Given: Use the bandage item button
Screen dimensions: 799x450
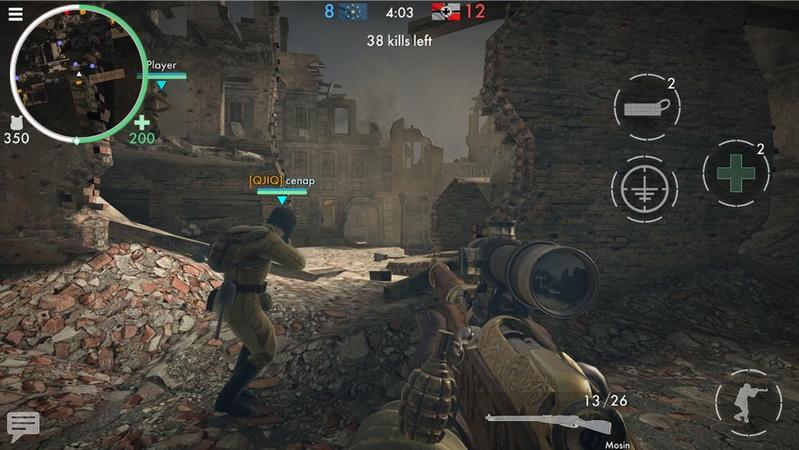Looking at the screenshot, I should (644, 108).
